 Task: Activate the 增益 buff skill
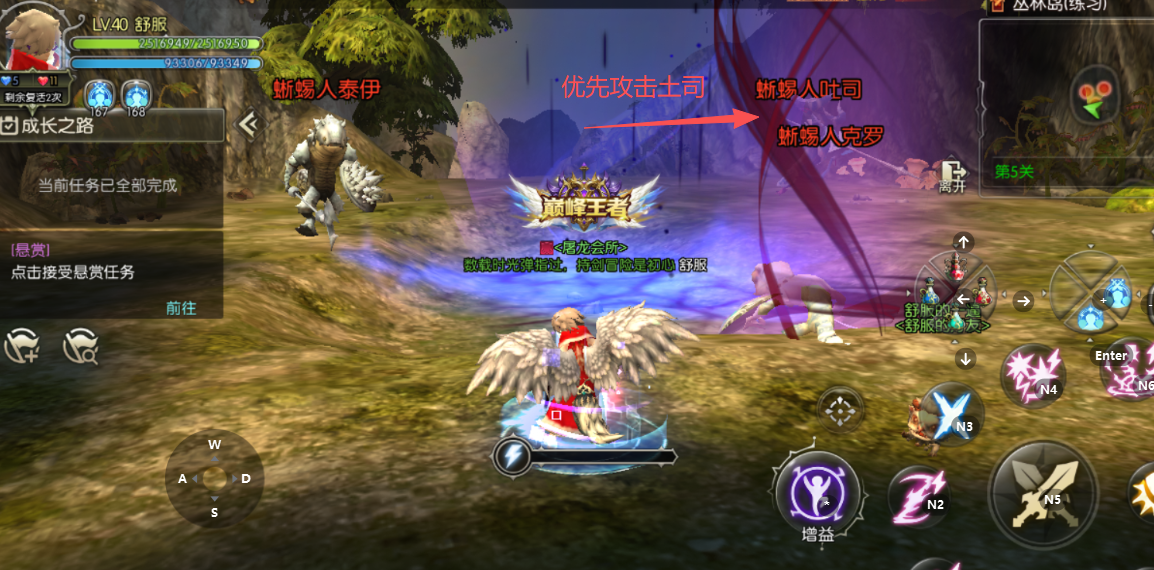coord(817,492)
